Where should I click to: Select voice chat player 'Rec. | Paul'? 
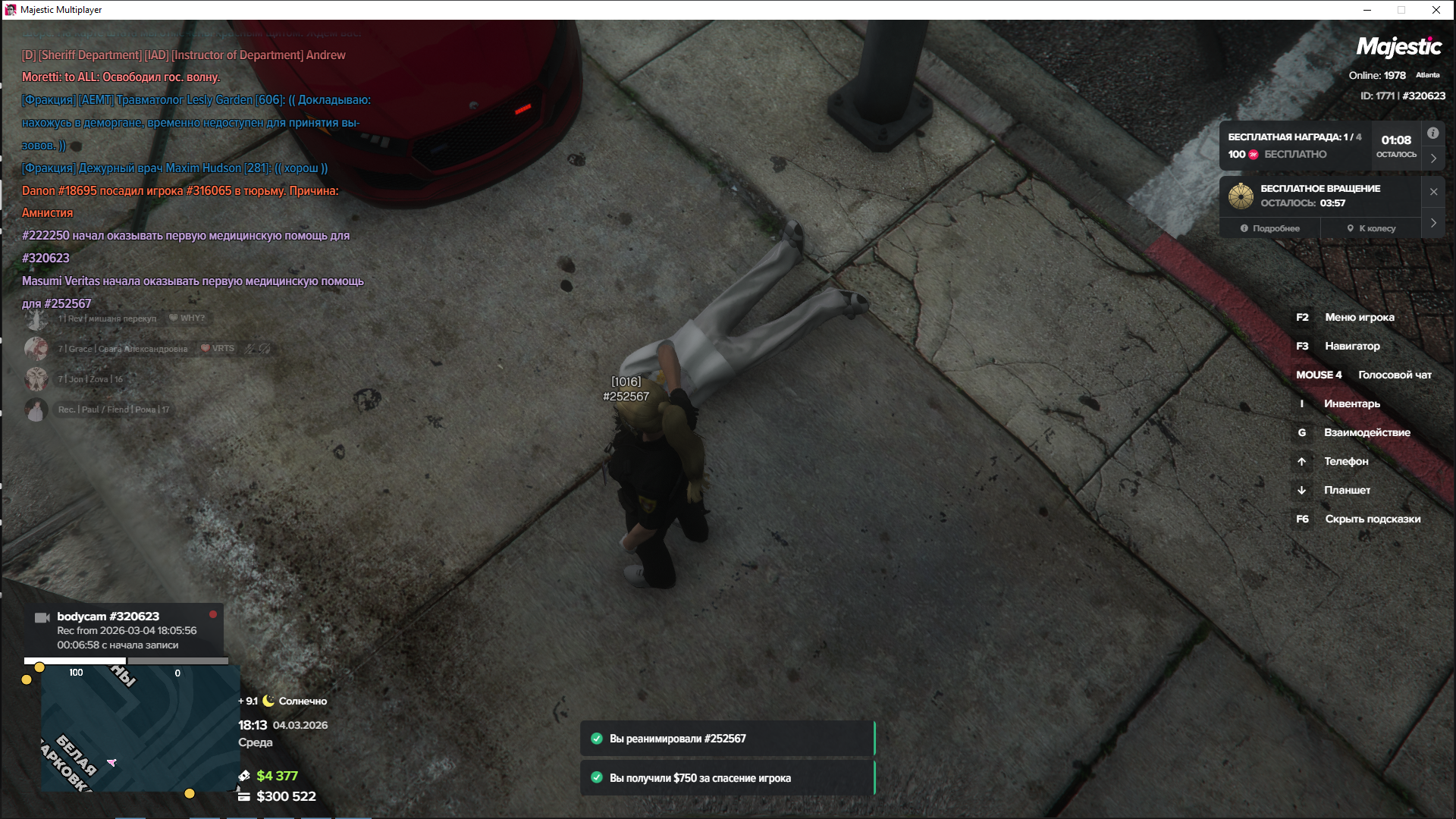[114, 409]
